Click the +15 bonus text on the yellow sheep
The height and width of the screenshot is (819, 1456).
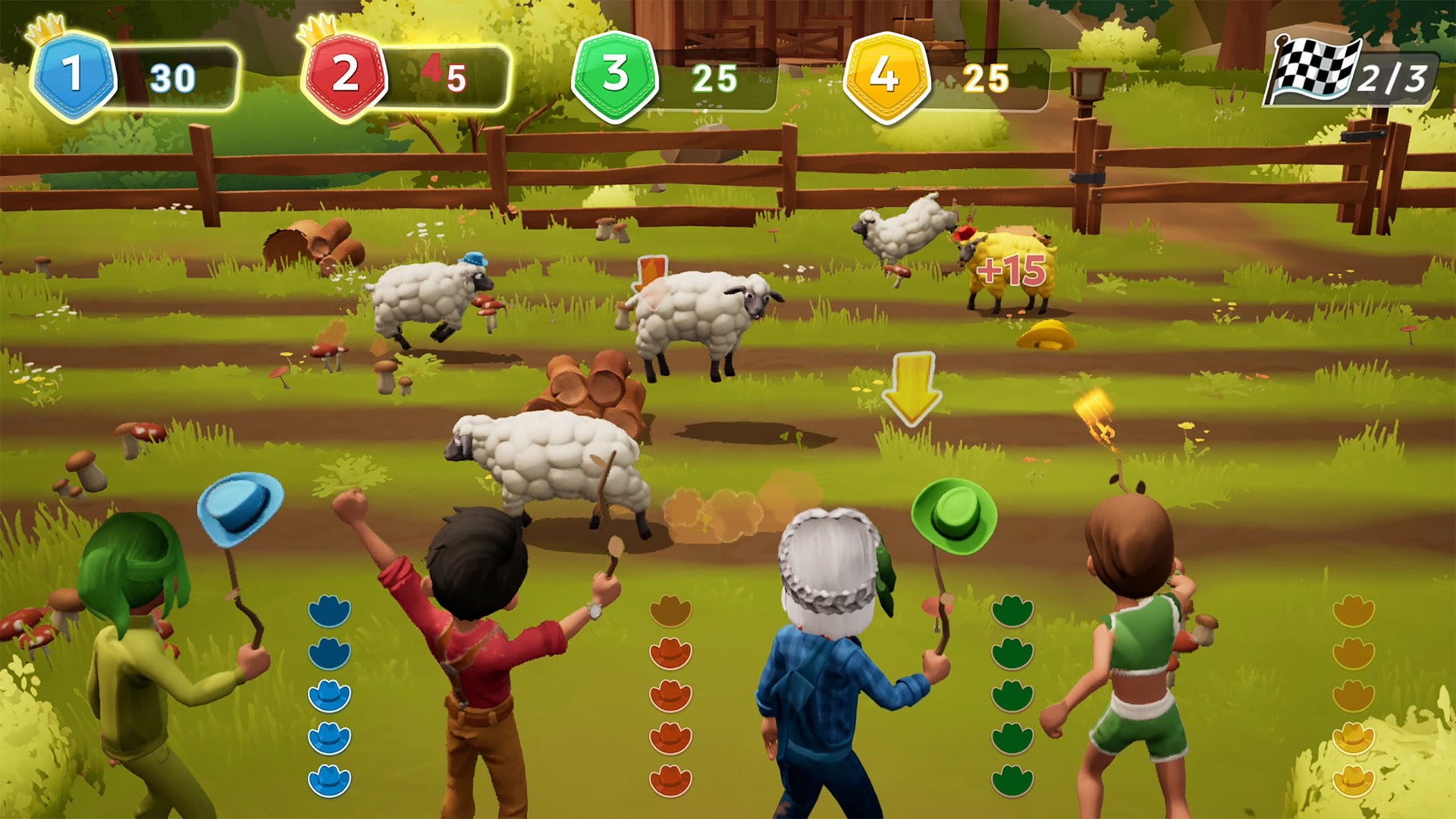(1012, 270)
